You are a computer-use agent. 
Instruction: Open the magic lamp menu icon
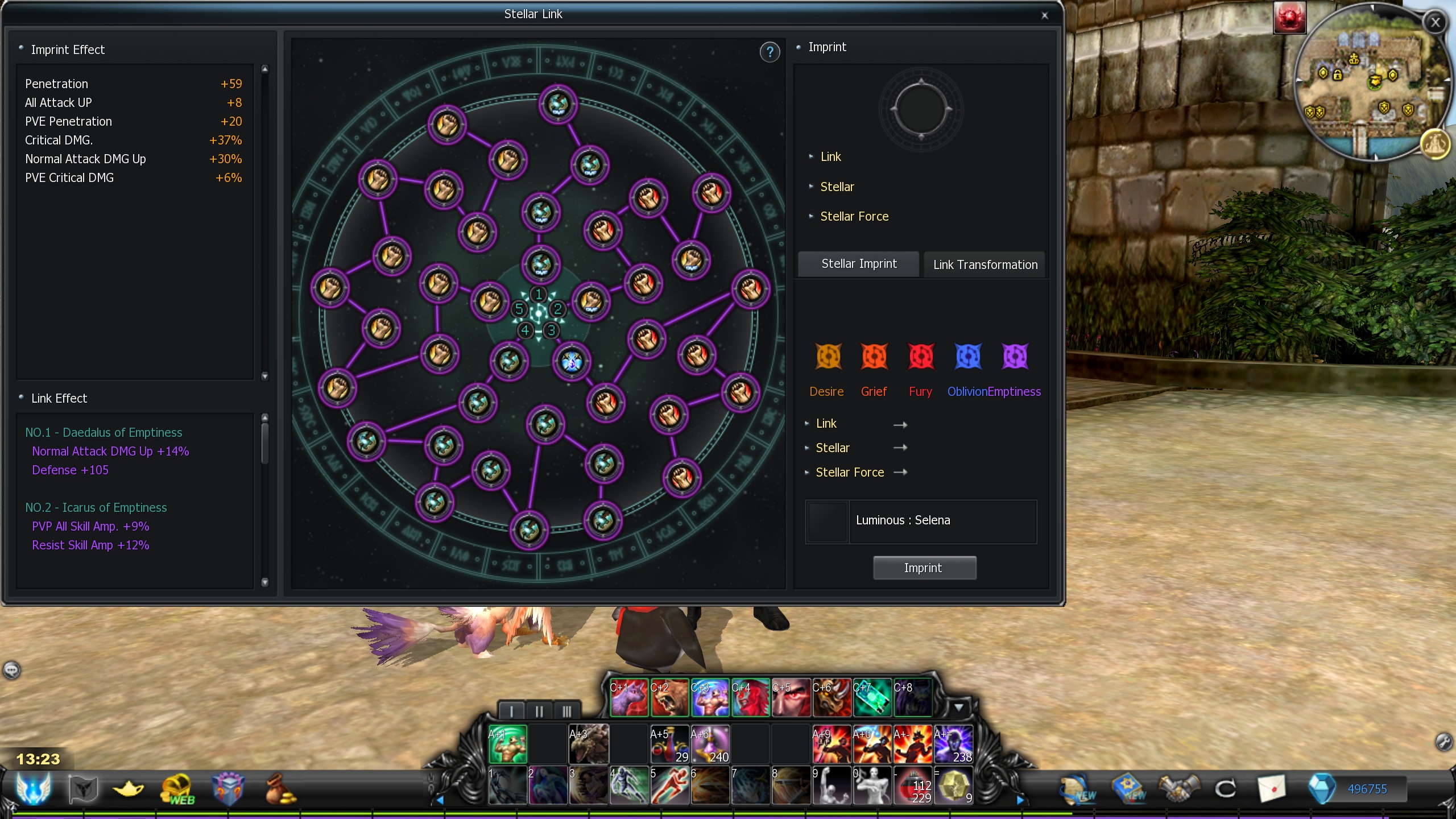click(129, 789)
